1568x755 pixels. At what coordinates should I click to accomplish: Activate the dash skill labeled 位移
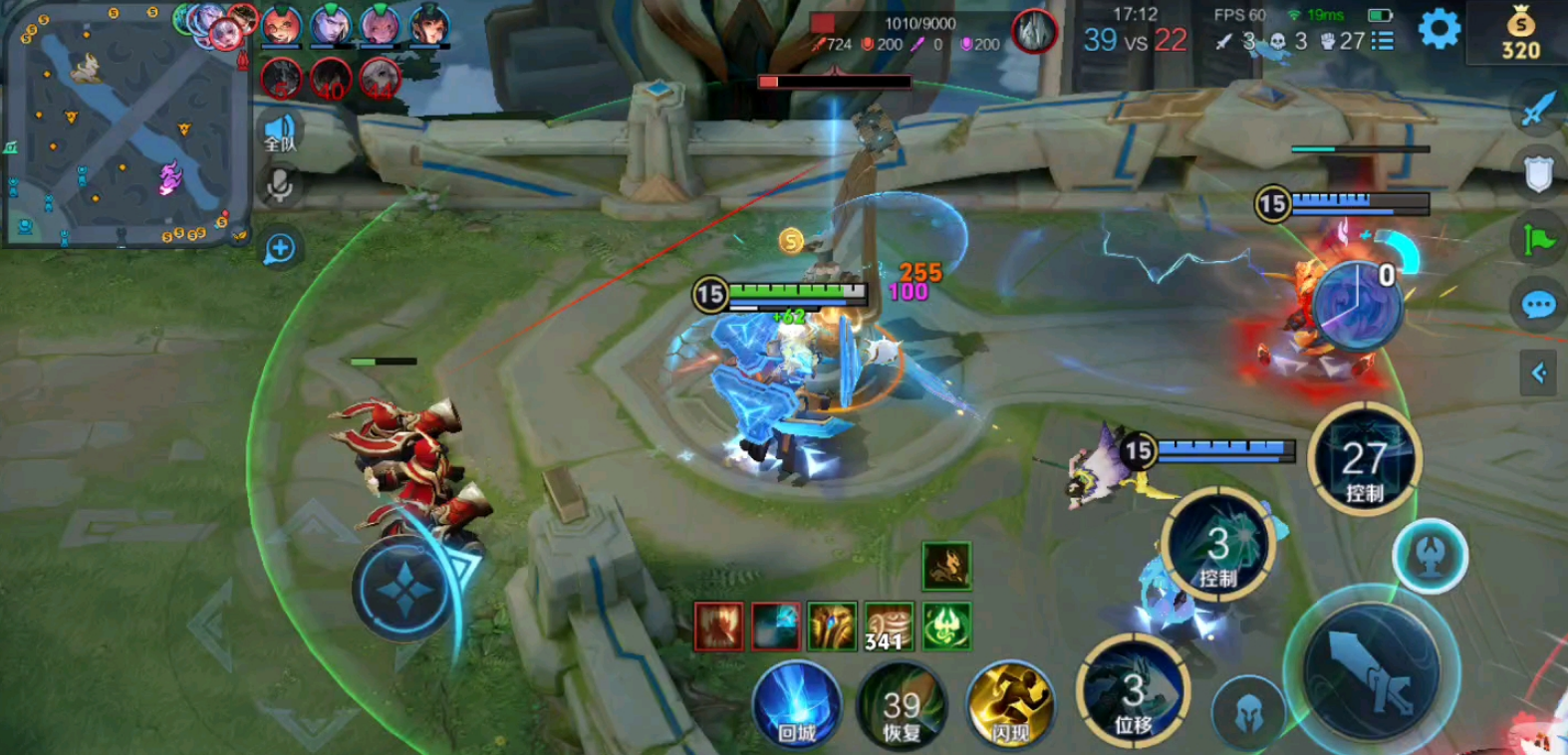click(x=1133, y=691)
